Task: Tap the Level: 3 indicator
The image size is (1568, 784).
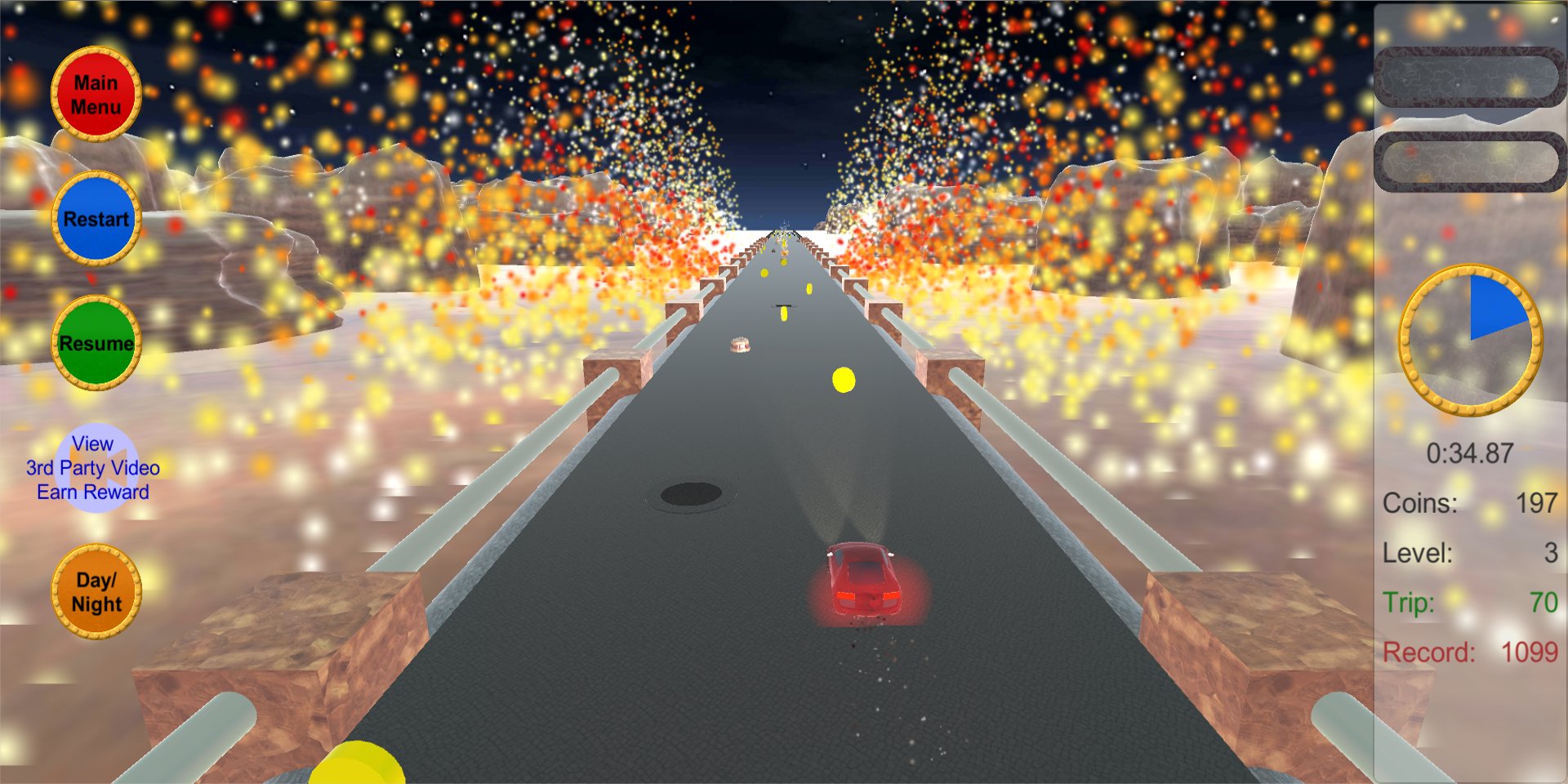Action: (x=1470, y=553)
